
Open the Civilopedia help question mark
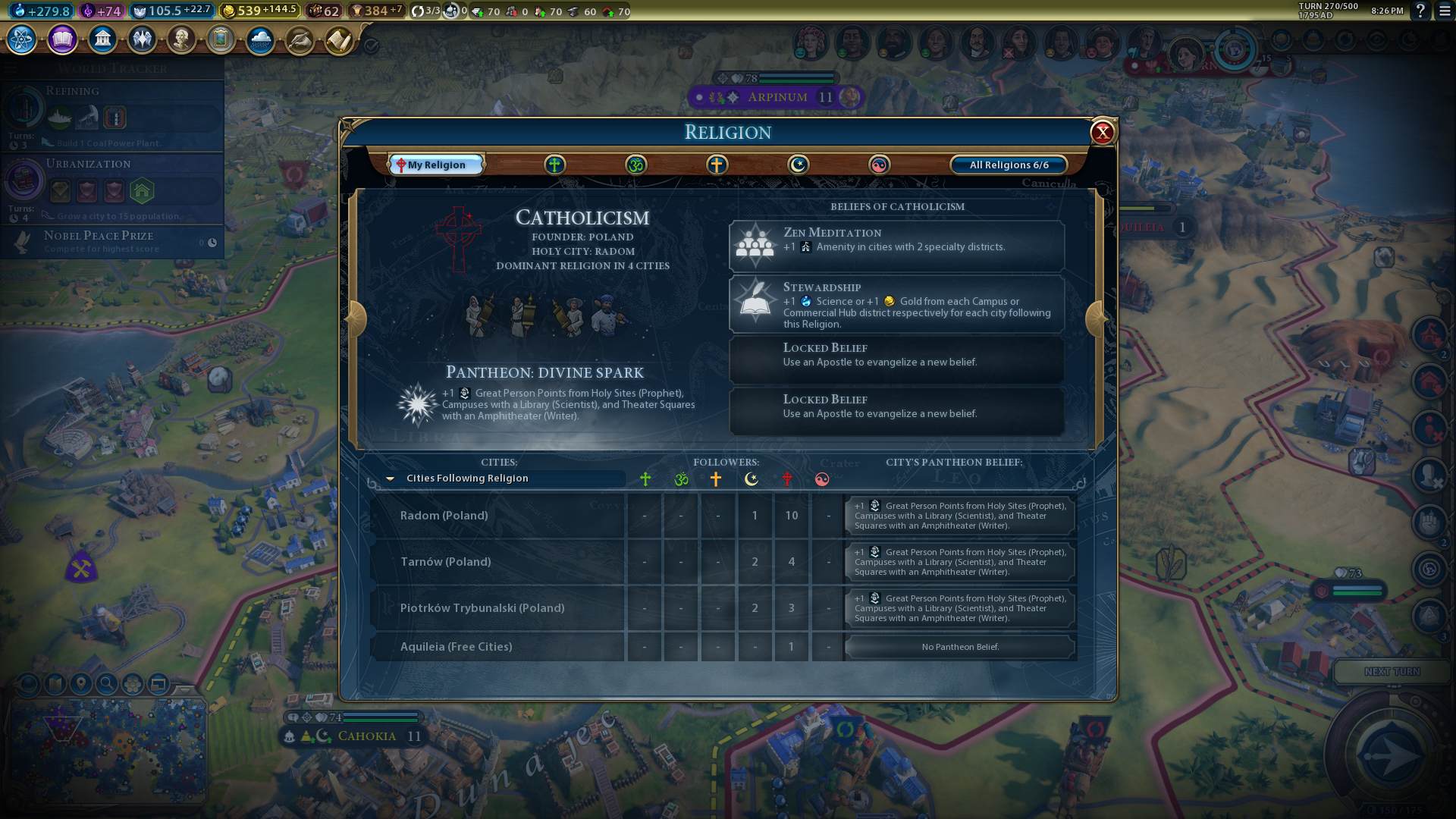[1420, 11]
